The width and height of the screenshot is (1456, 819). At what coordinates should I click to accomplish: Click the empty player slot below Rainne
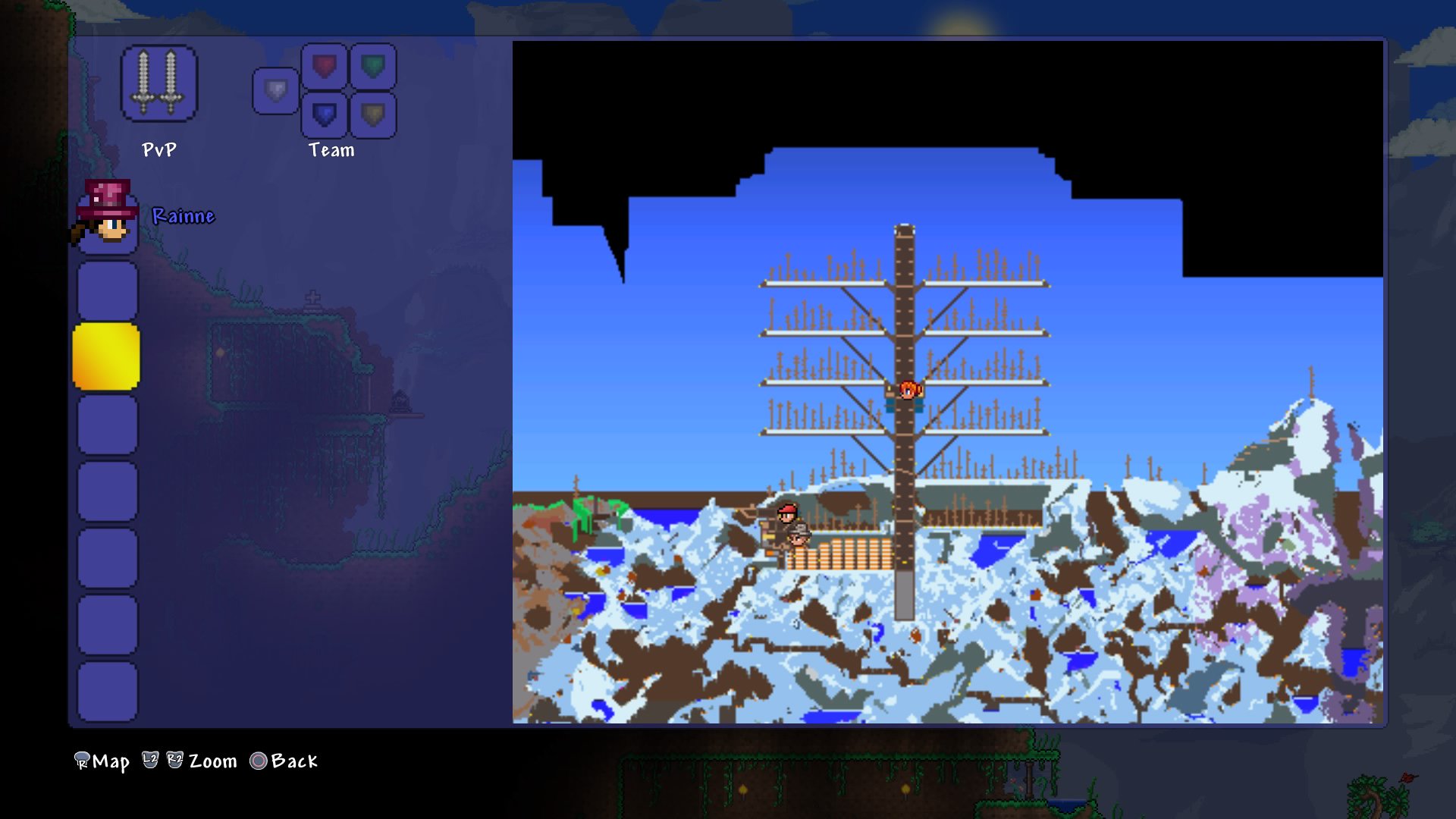[x=106, y=289]
